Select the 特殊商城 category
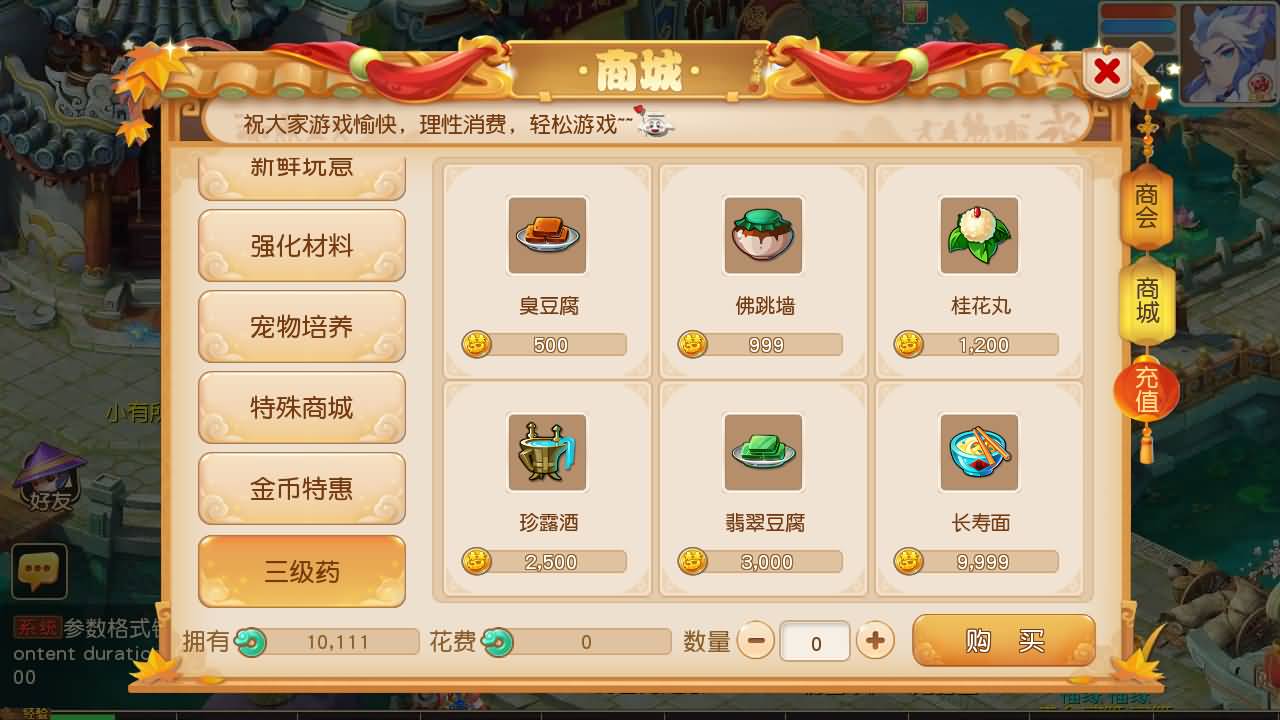 click(301, 407)
